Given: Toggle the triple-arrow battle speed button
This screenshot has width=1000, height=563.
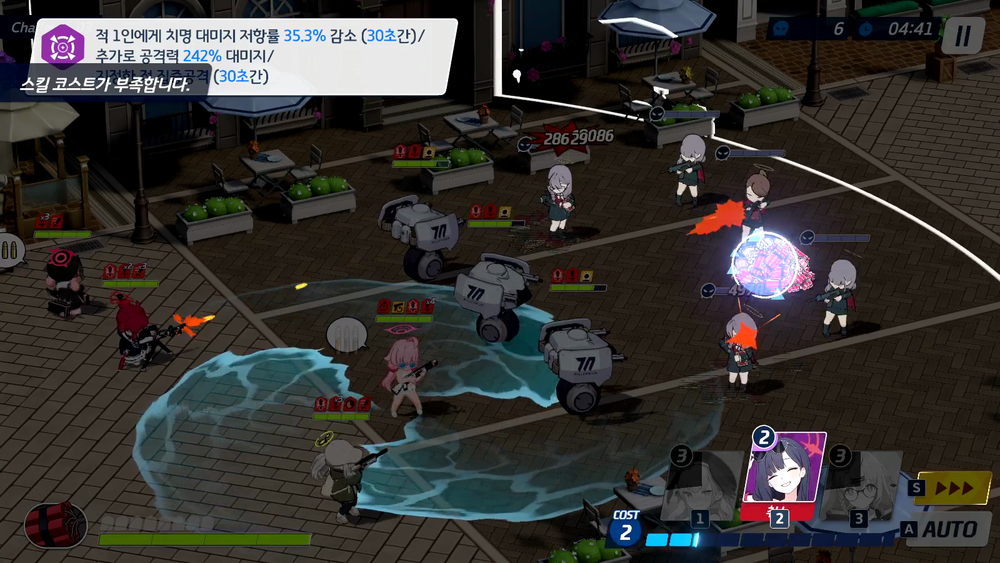Looking at the screenshot, I should [x=951, y=488].
